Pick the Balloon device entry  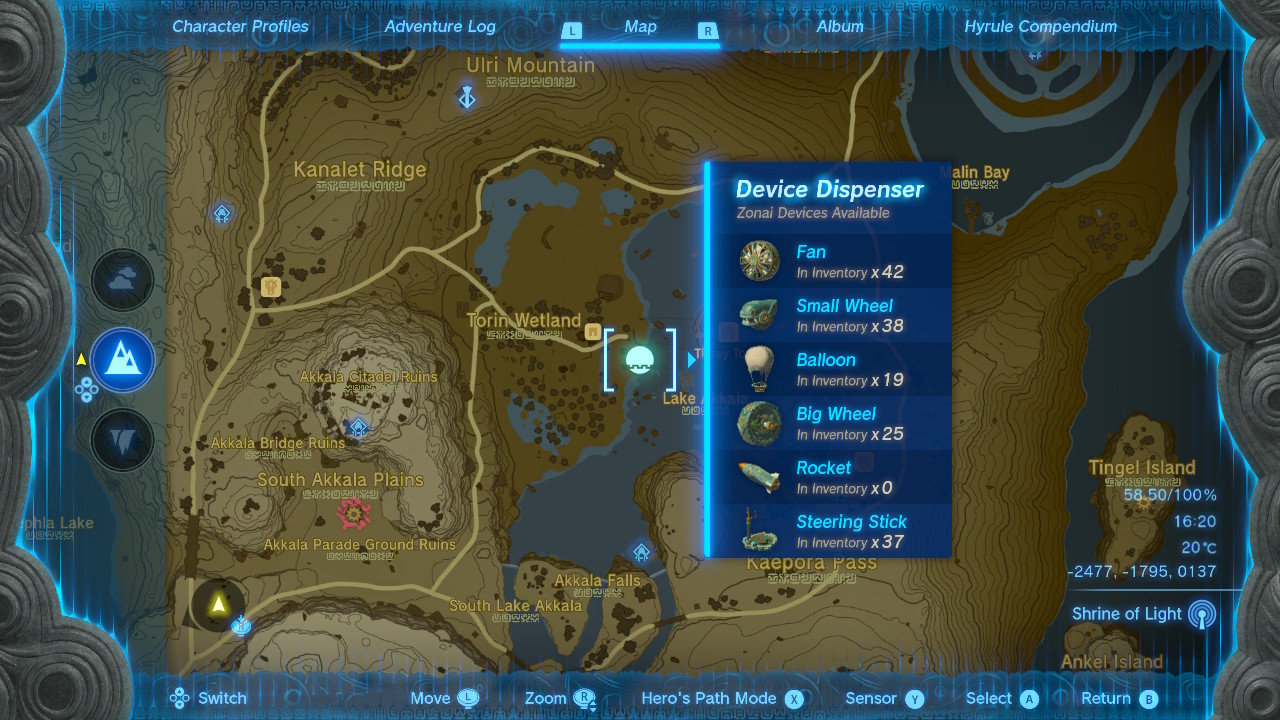point(830,369)
